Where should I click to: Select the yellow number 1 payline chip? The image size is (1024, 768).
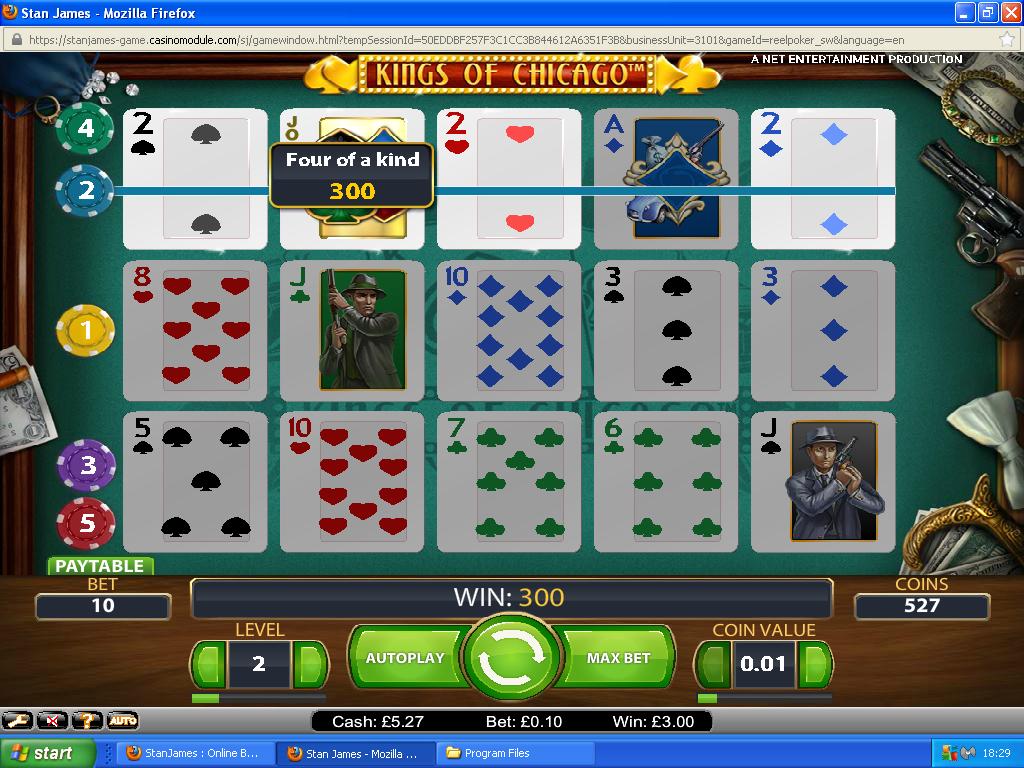point(85,329)
